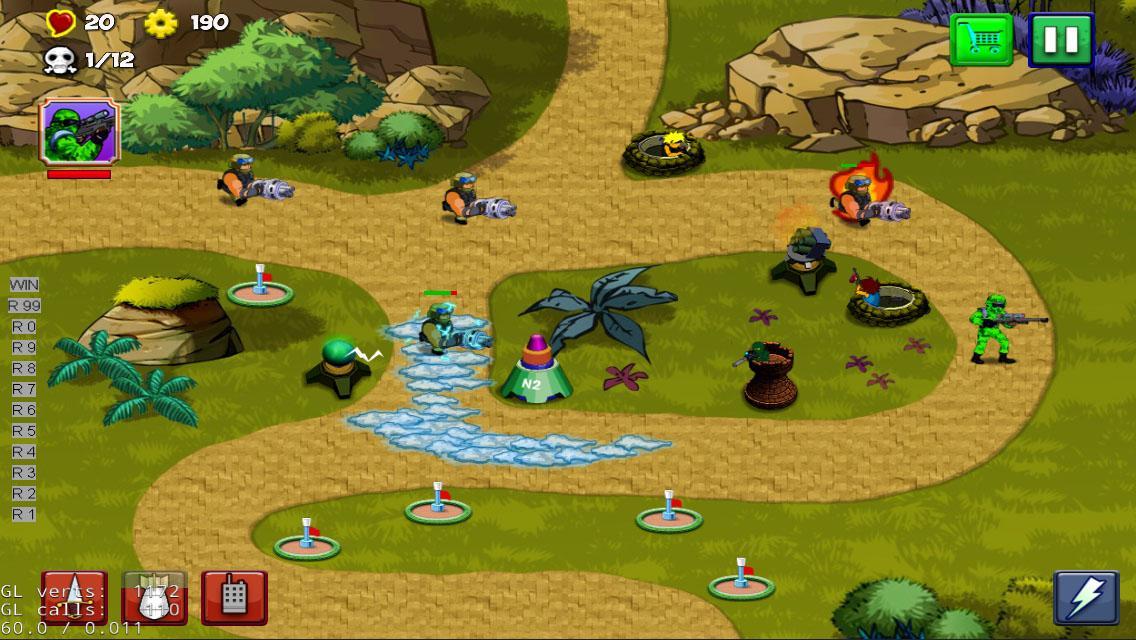Select the R 0 debug entry

point(24,327)
